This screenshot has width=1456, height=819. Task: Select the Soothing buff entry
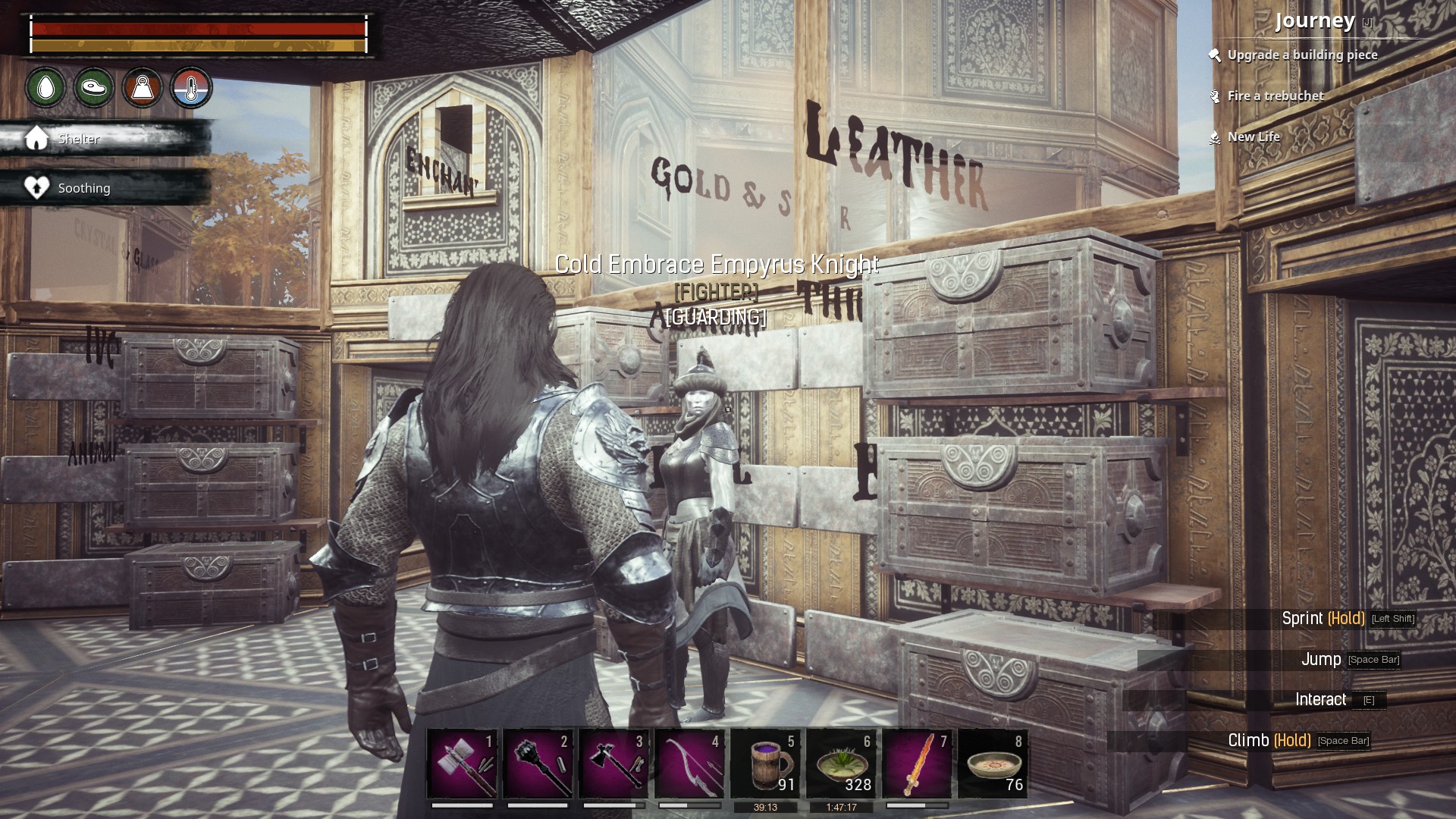click(83, 188)
